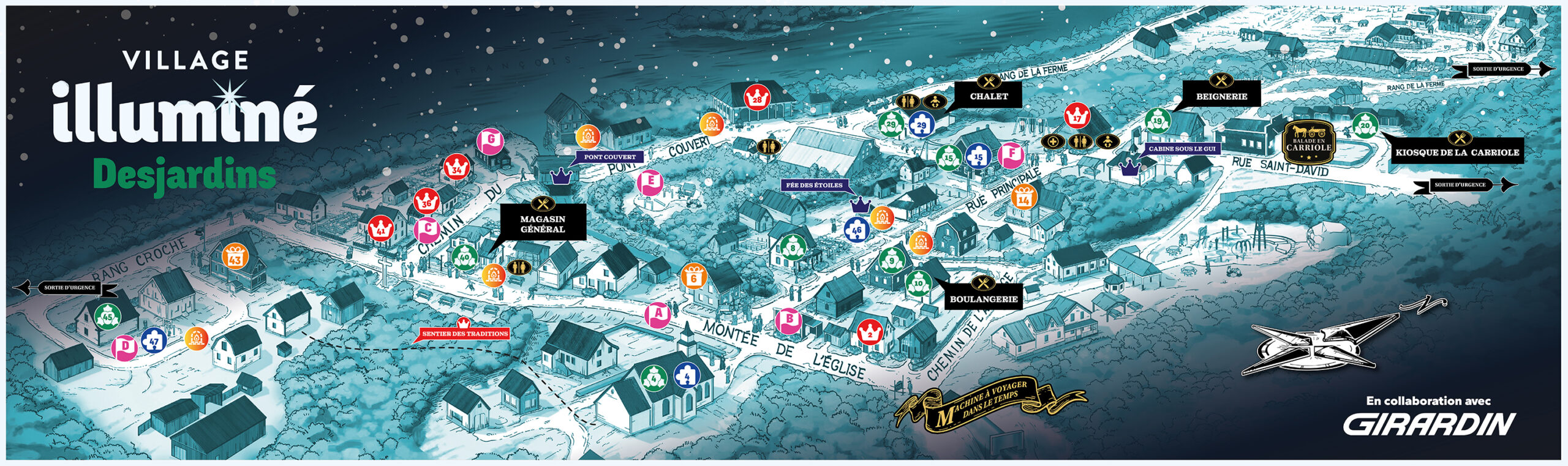Choose the Beignerie label
The height and width of the screenshot is (466, 1568).
click(x=1221, y=96)
